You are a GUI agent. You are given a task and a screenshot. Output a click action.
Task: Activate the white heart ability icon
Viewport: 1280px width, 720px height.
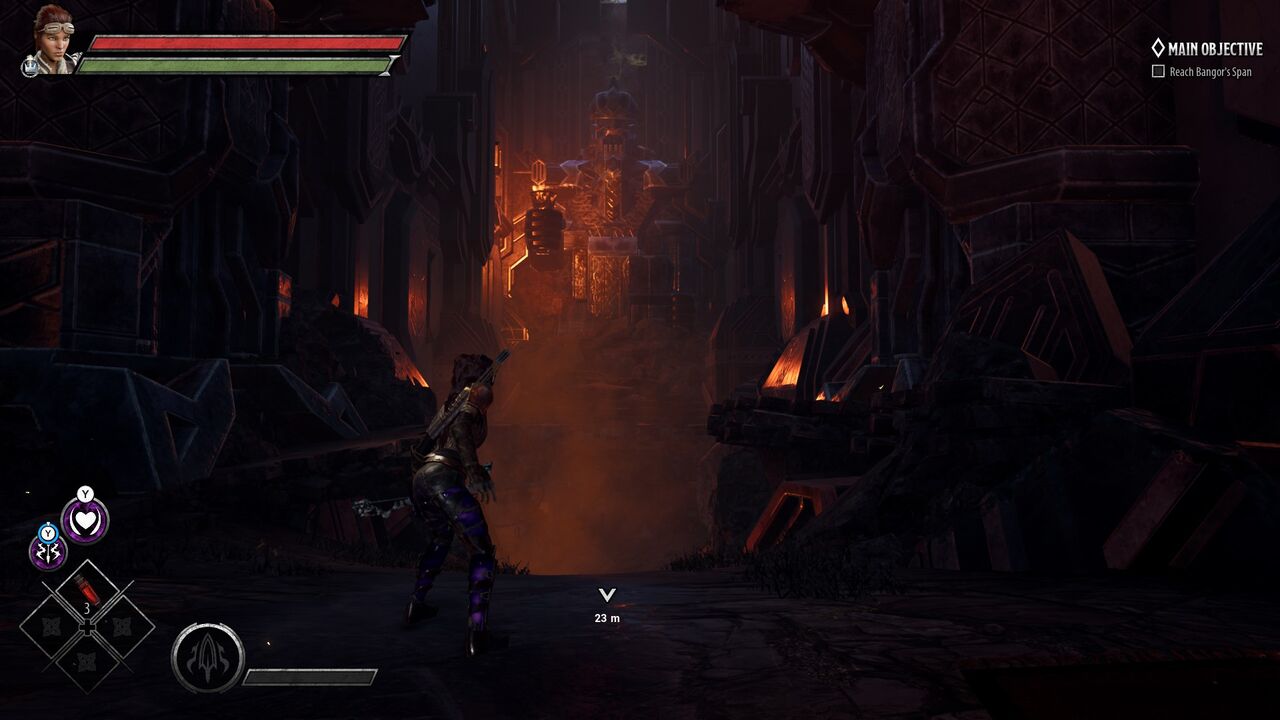85,521
